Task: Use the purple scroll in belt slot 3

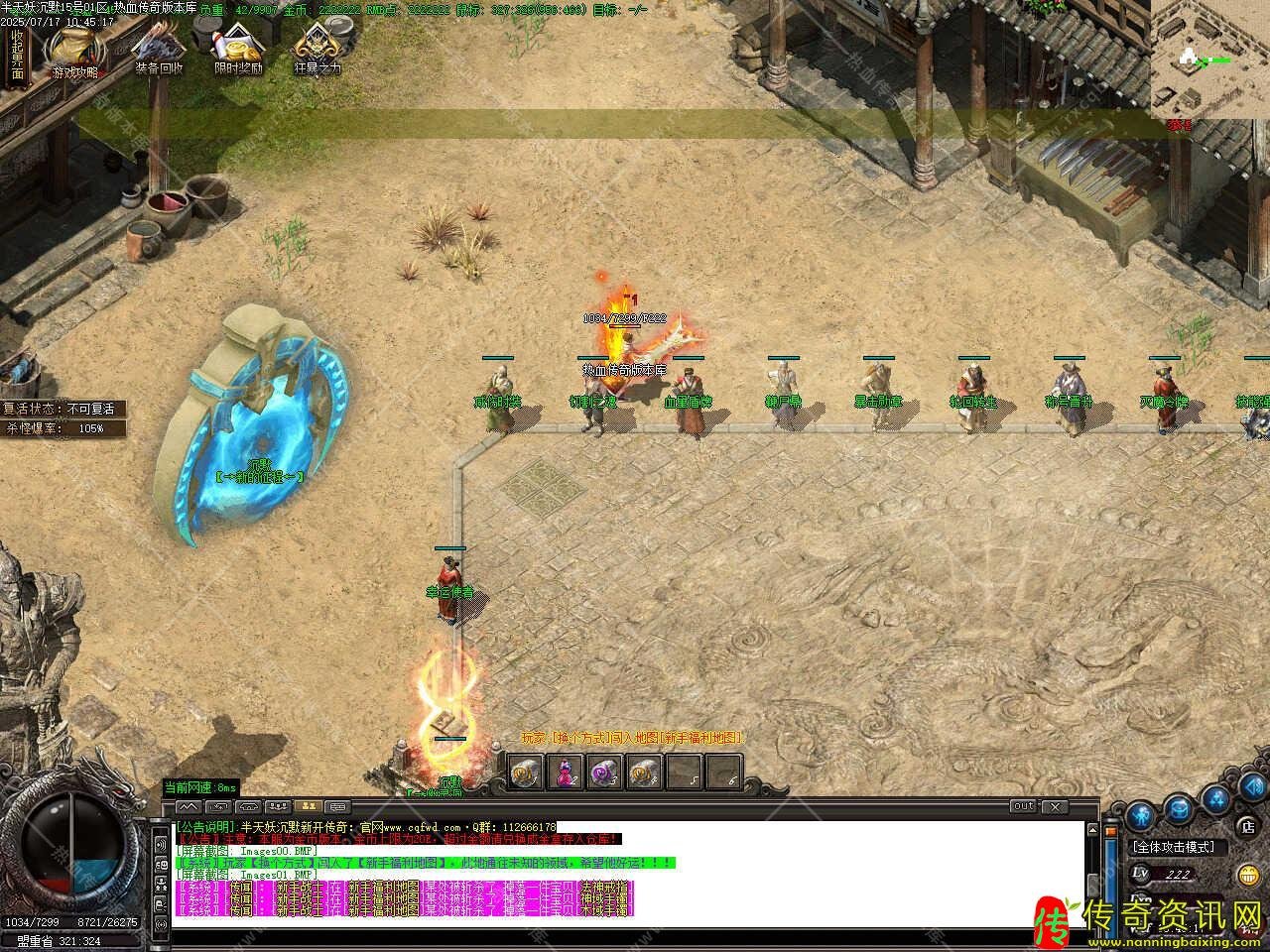Action: (x=604, y=773)
